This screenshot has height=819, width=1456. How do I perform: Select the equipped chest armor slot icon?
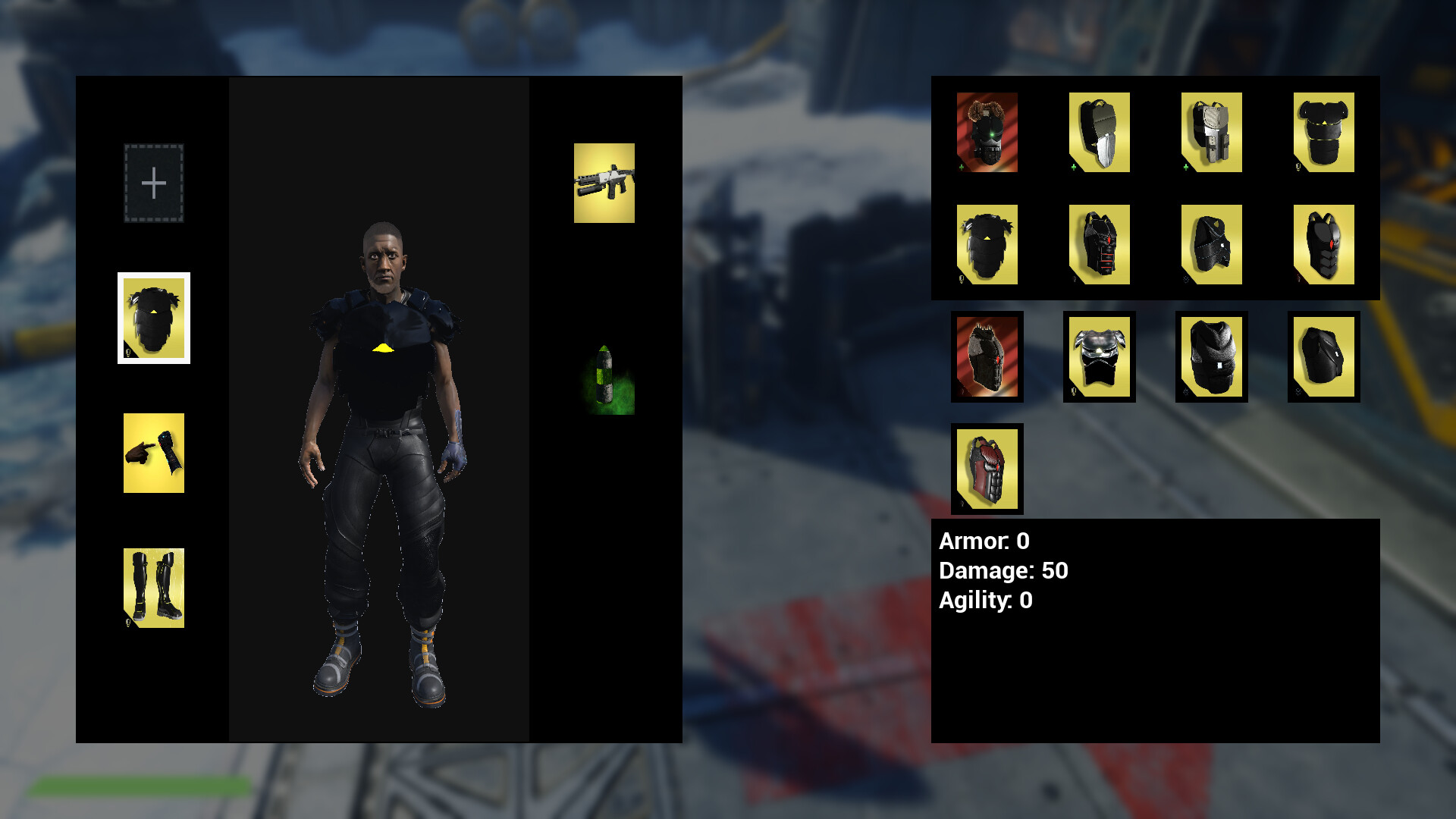click(154, 318)
